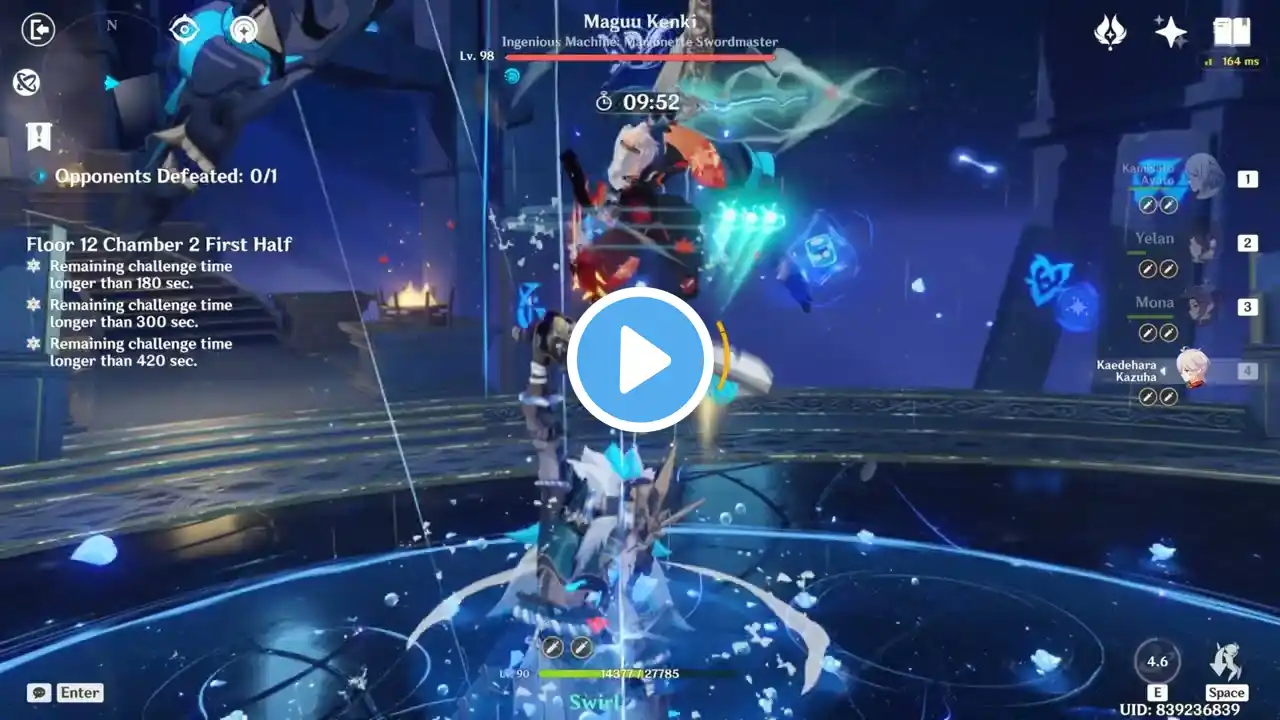
Task: Choose Kaedehara Kazuha in the party list
Action: click(1190, 369)
